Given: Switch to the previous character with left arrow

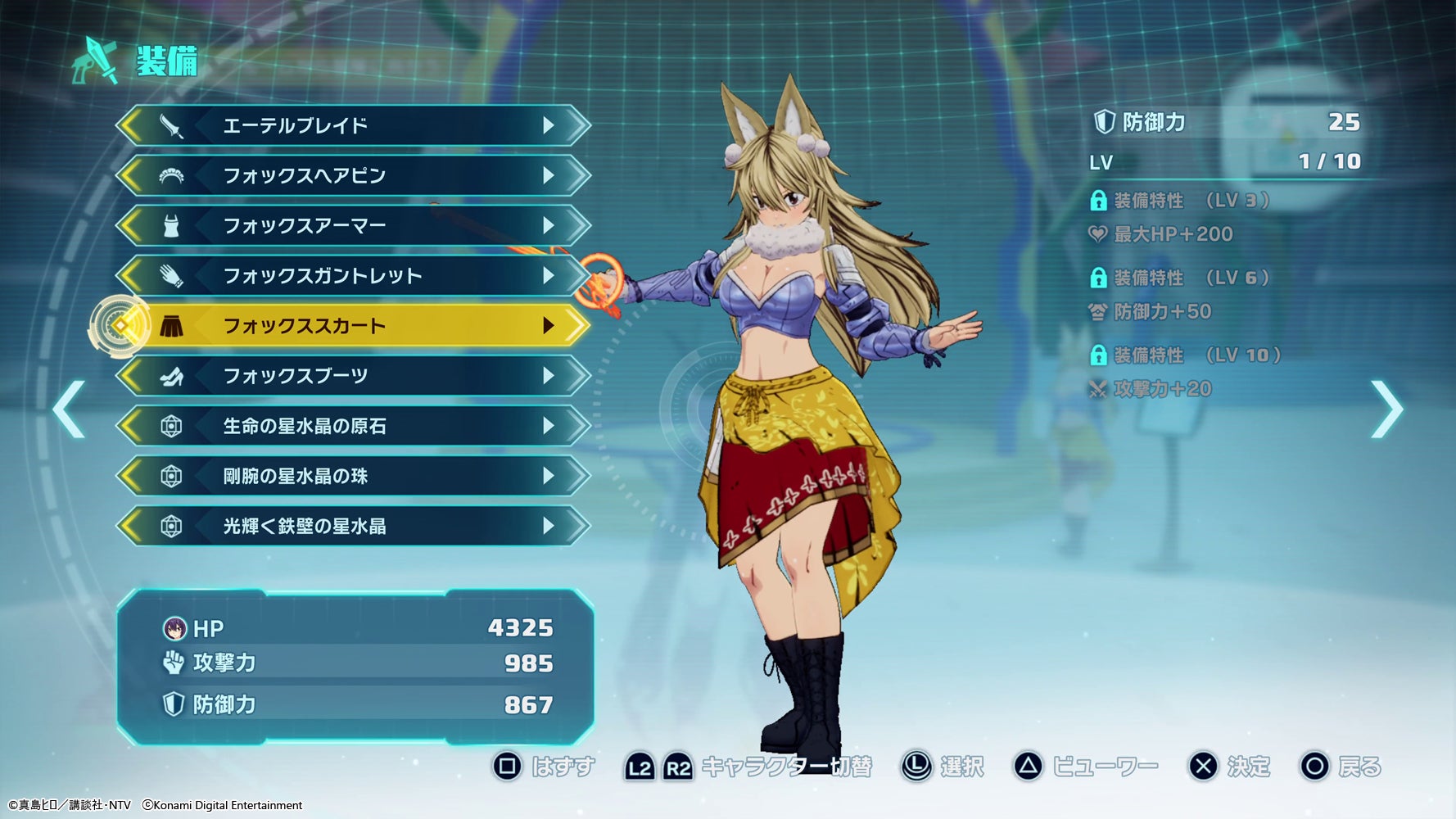Looking at the screenshot, I should tap(69, 409).
